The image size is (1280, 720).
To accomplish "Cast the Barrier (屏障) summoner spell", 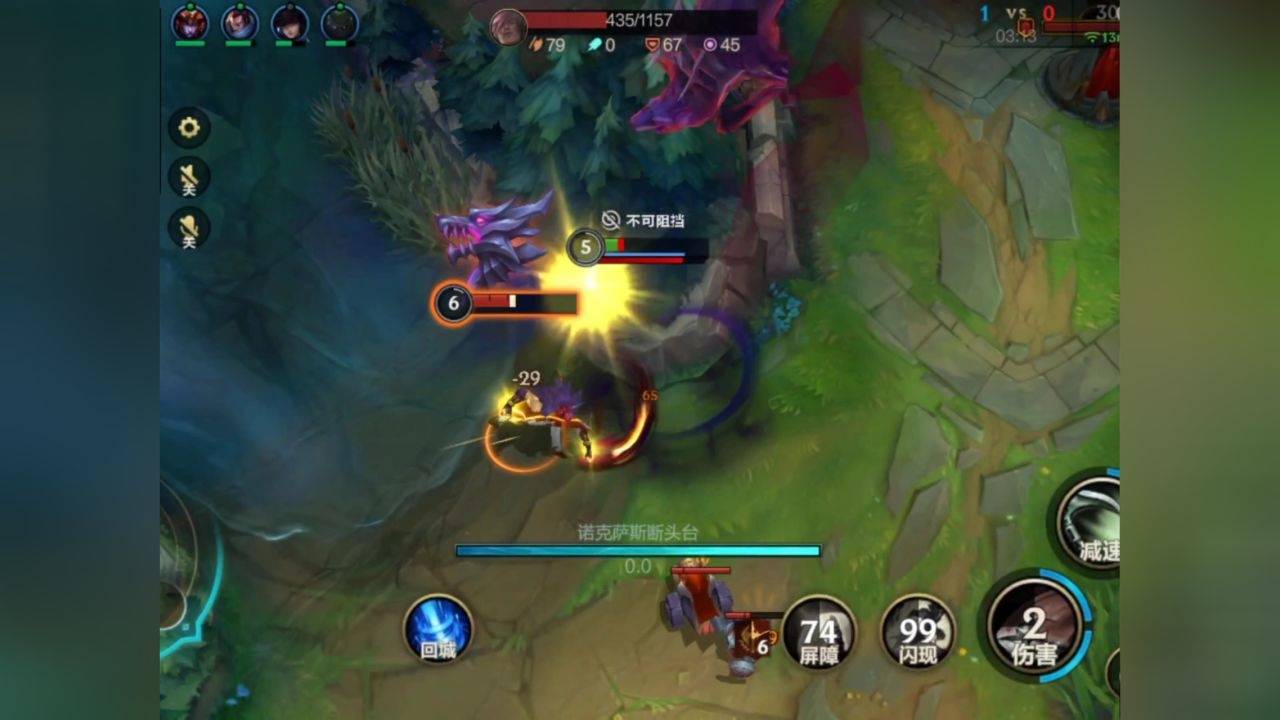I will pyautogui.click(x=818, y=632).
